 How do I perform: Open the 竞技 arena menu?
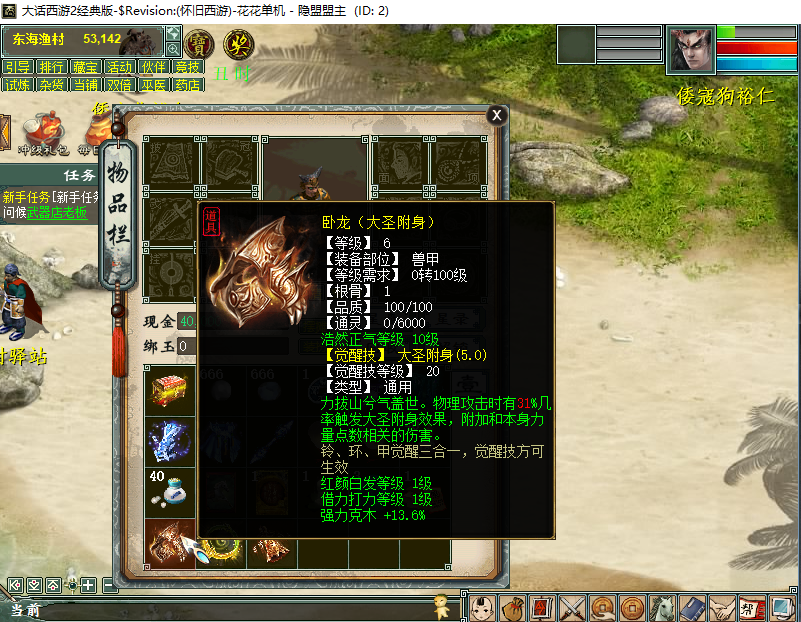(187, 67)
